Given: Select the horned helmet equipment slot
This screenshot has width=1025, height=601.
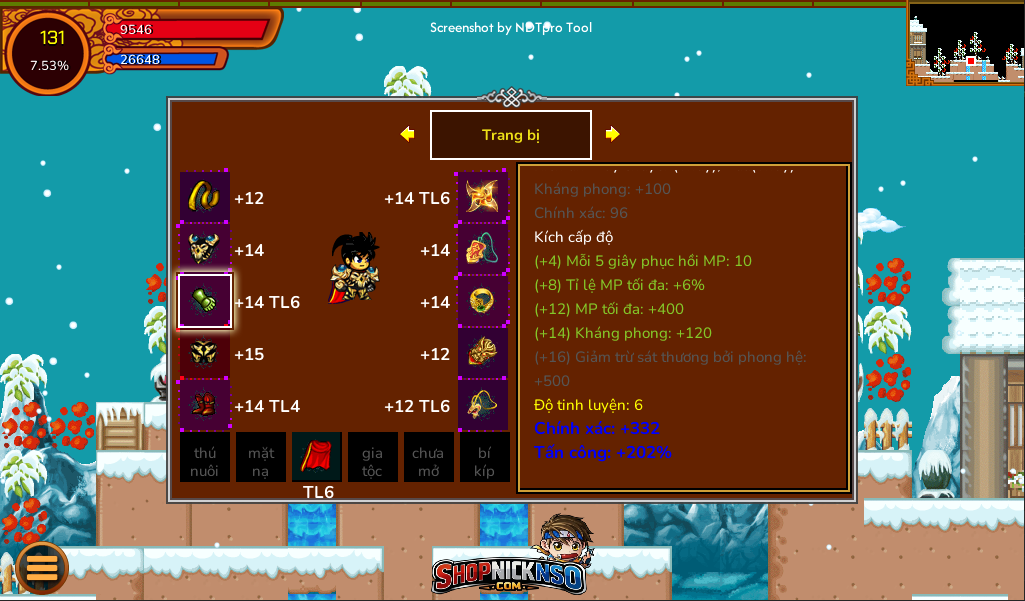Looking at the screenshot, I should 205,249.
